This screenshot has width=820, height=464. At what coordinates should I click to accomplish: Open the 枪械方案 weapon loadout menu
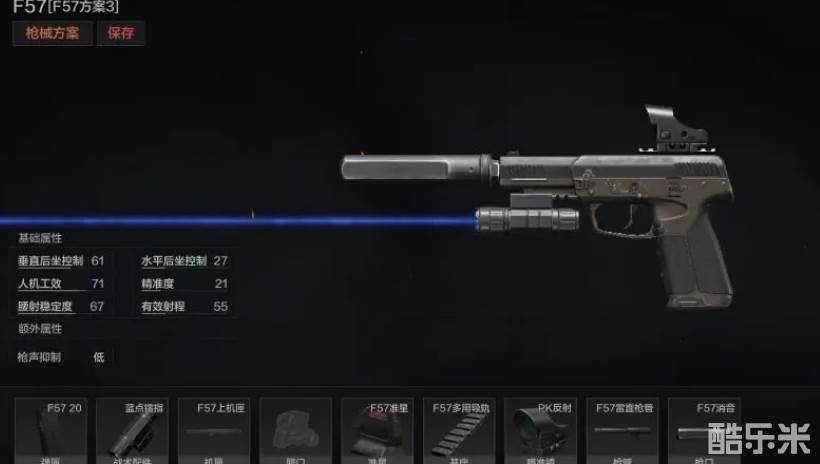[x=52, y=33]
